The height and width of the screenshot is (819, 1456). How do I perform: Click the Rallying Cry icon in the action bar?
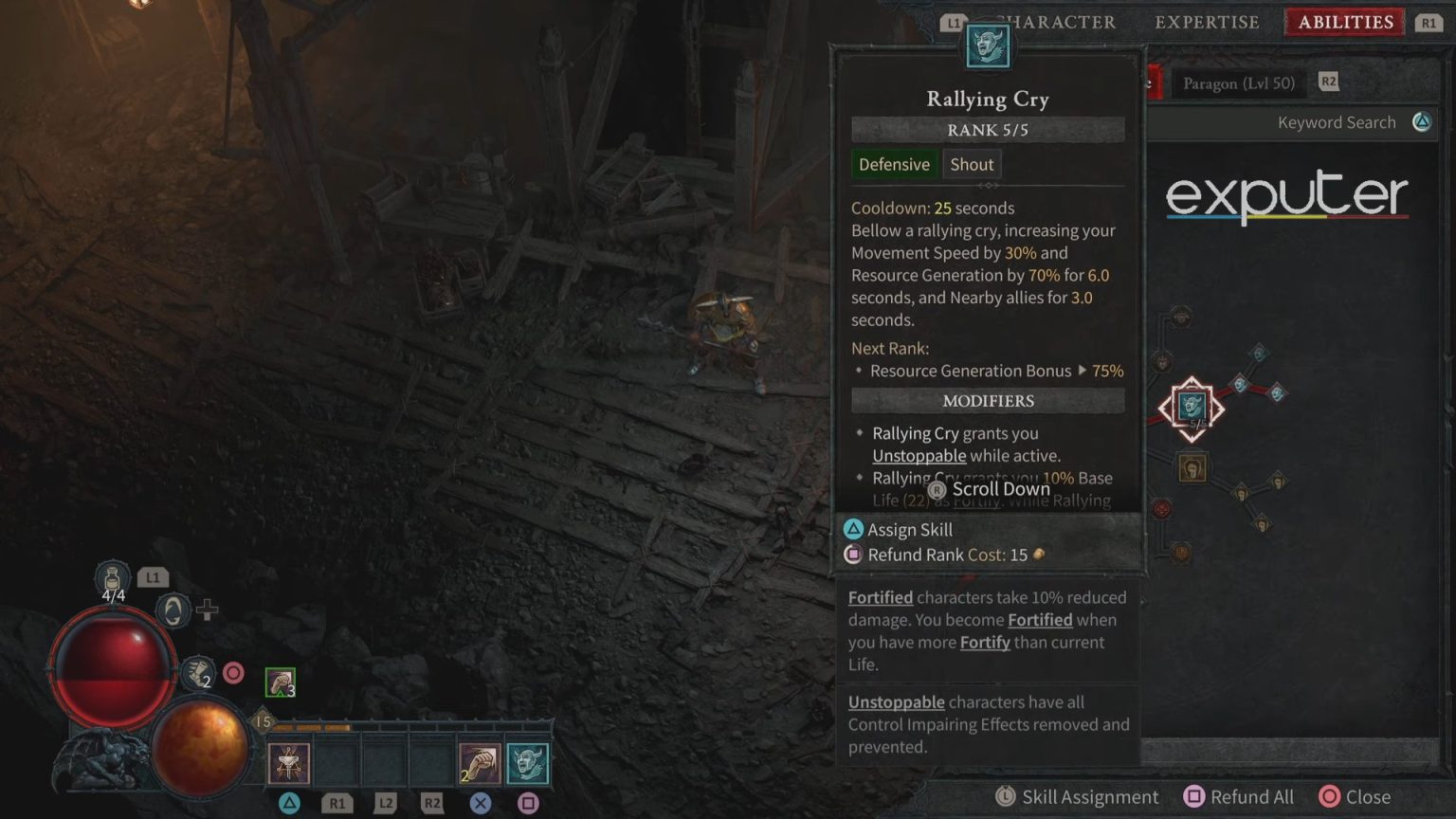point(529,761)
